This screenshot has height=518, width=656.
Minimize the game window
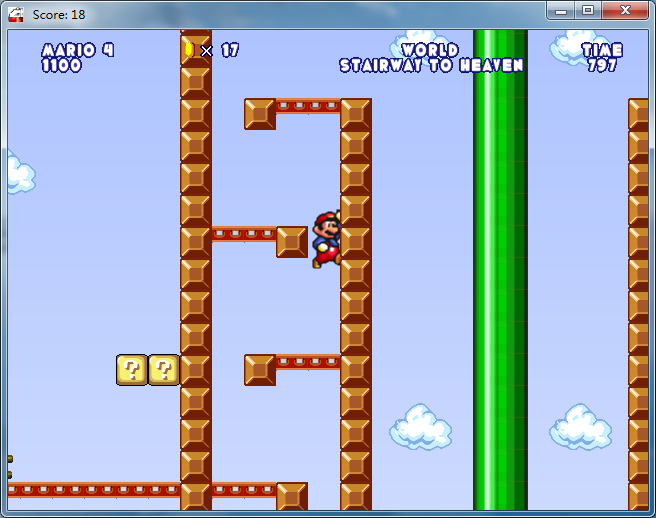point(561,10)
